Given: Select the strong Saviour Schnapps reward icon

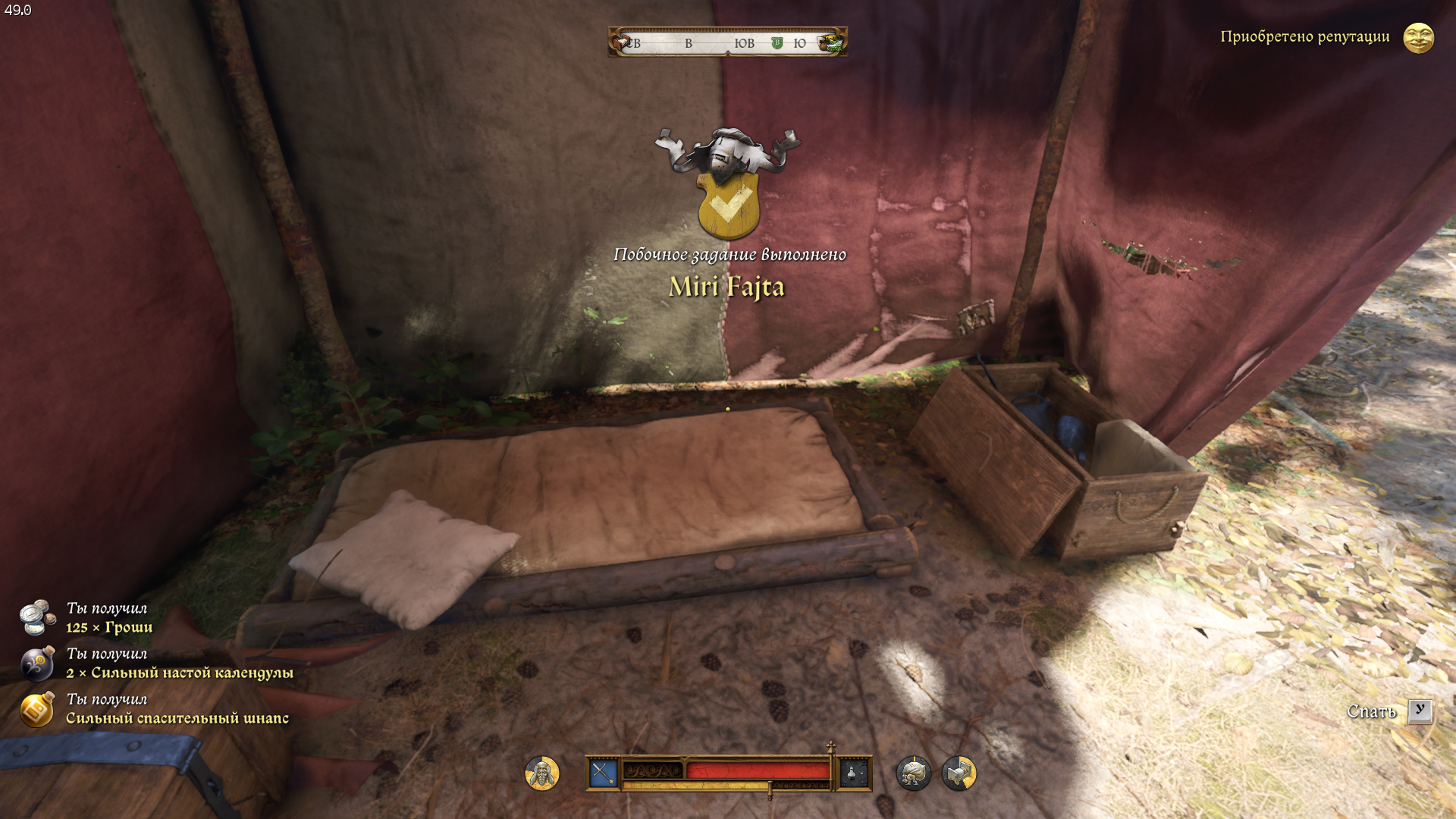Looking at the screenshot, I should coord(37,709).
